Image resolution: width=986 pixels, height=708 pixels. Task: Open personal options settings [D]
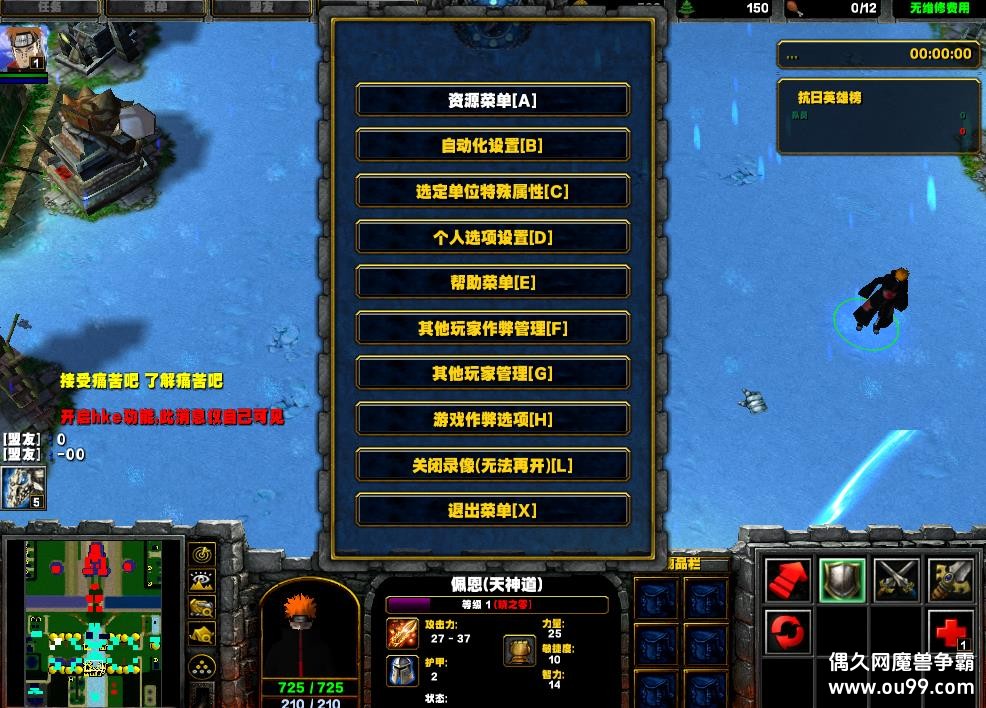(x=492, y=237)
